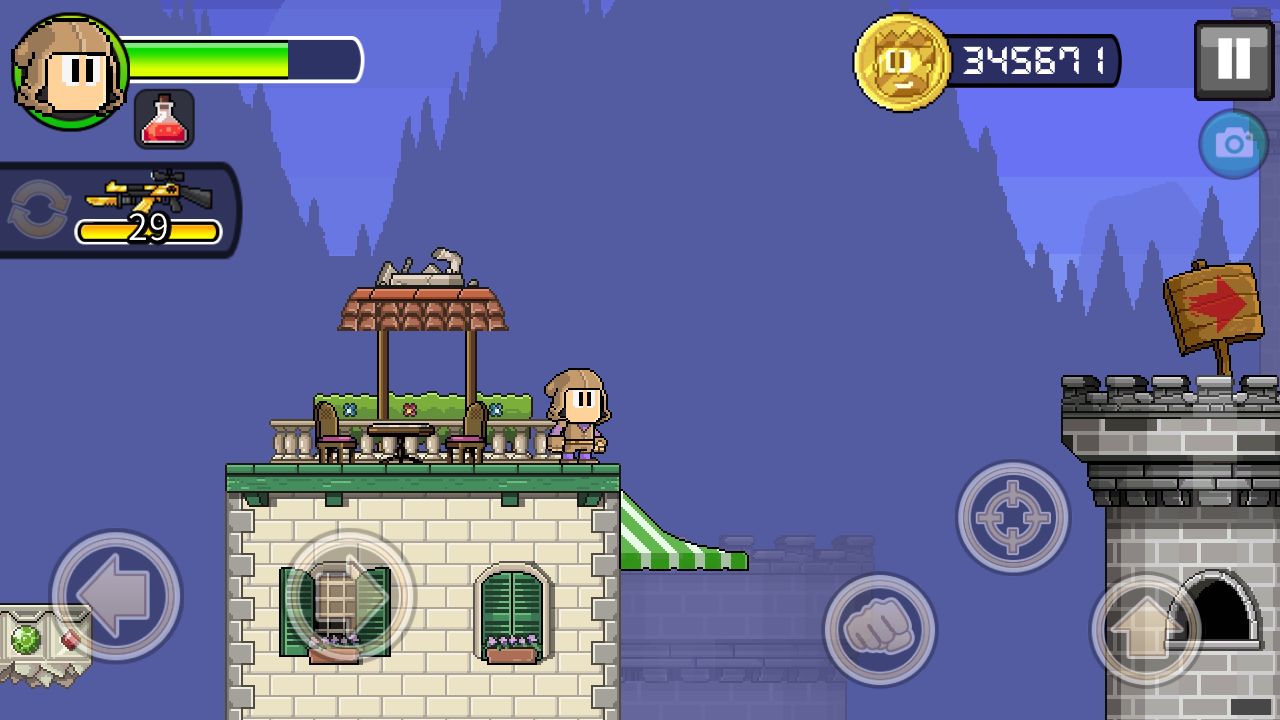
Task: Move left with the left arrow button
Action: pos(115,596)
